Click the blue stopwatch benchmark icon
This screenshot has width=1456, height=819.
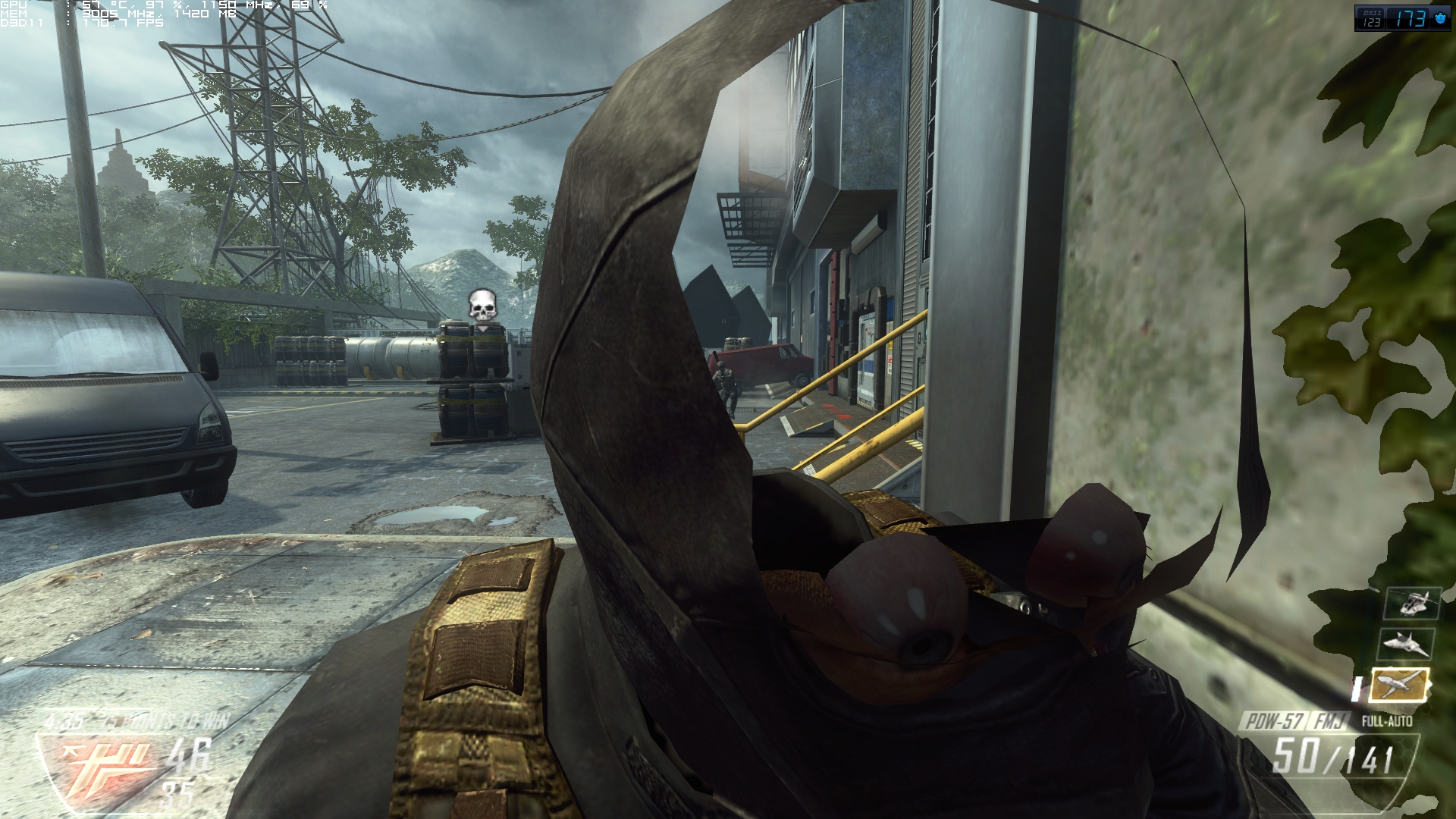[x=1439, y=19]
